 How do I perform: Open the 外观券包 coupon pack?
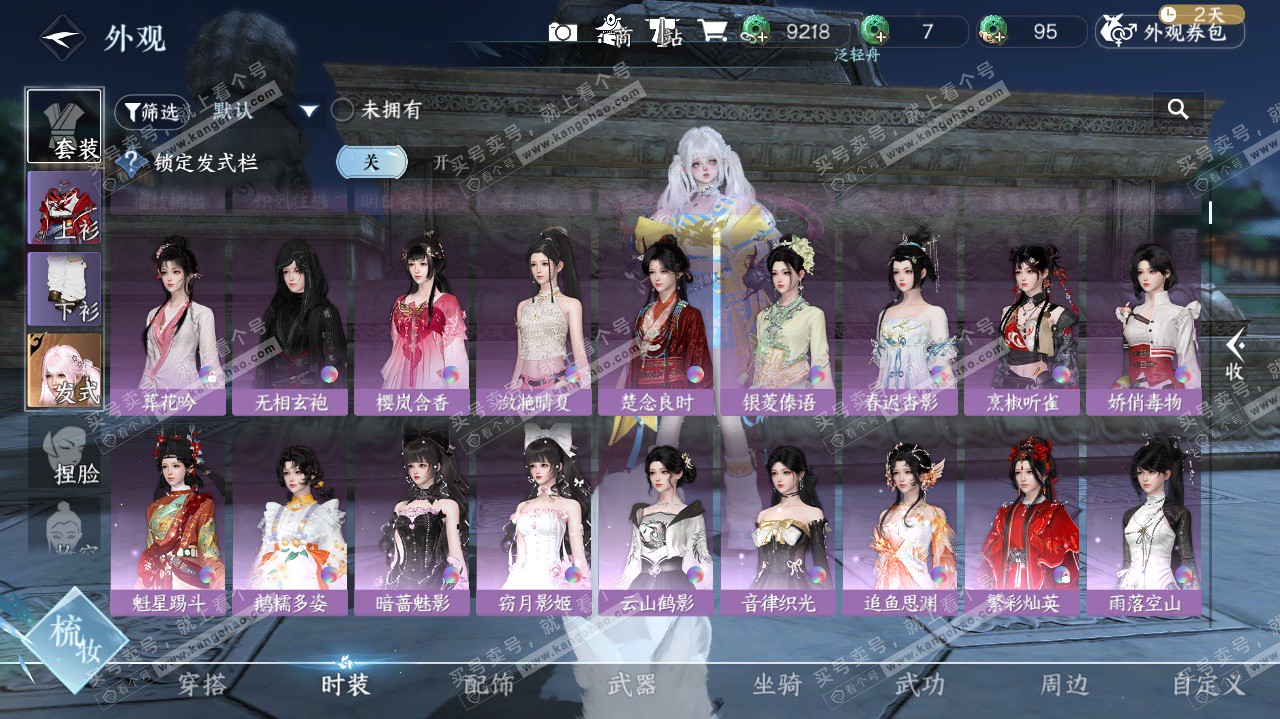(x=1171, y=32)
